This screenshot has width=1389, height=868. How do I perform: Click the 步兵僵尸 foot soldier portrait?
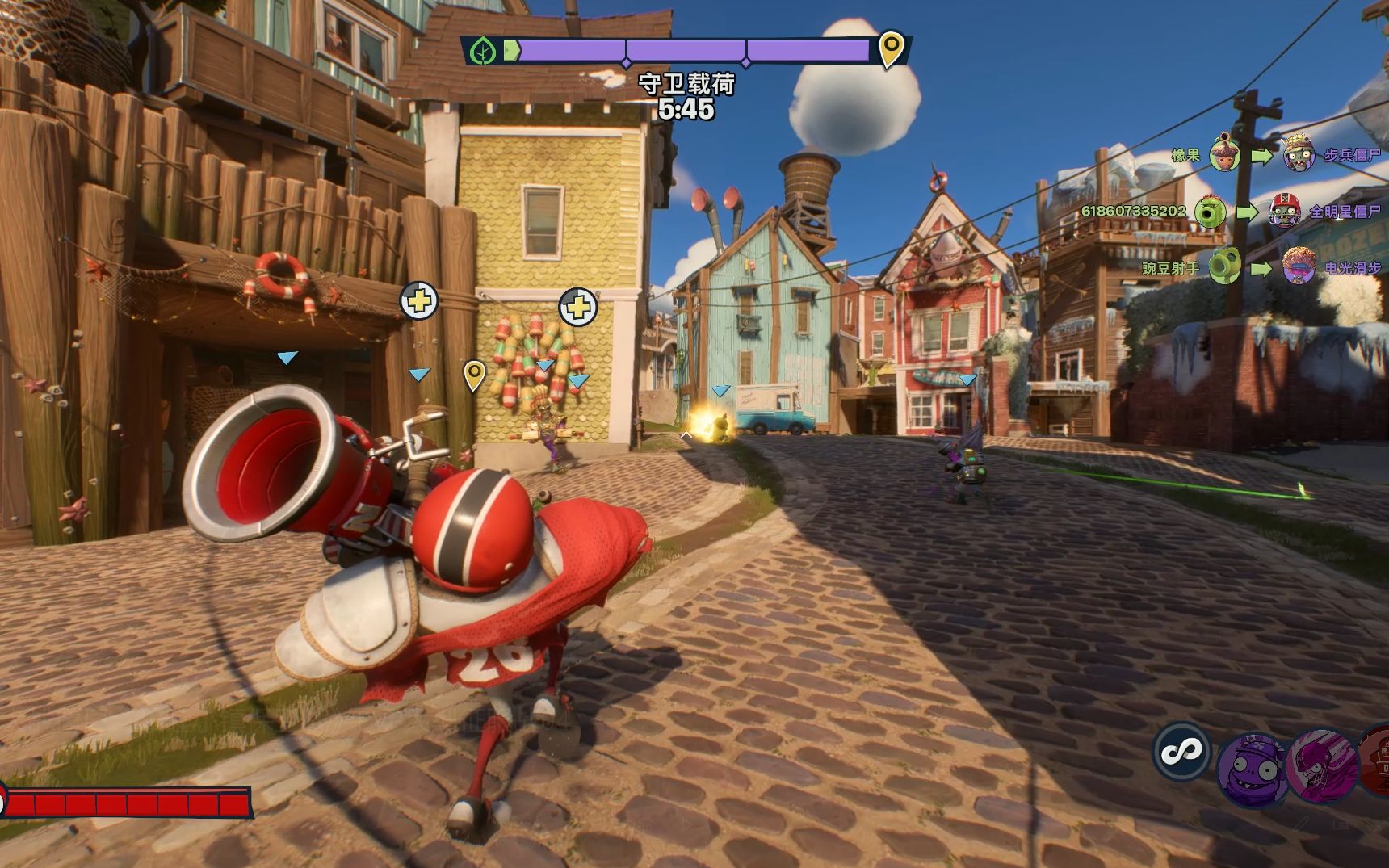tap(1298, 154)
